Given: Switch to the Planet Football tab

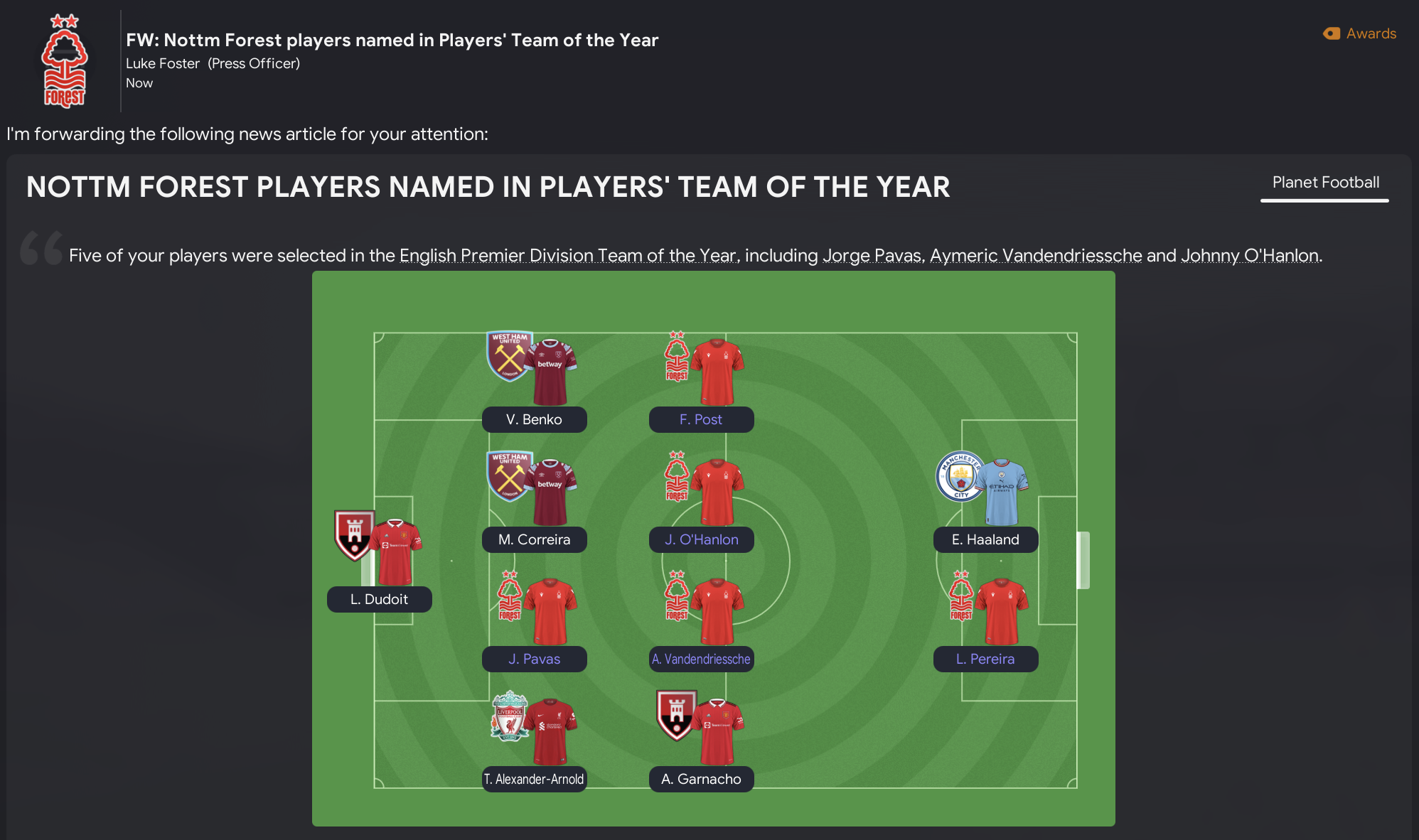Looking at the screenshot, I should (1325, 183).
